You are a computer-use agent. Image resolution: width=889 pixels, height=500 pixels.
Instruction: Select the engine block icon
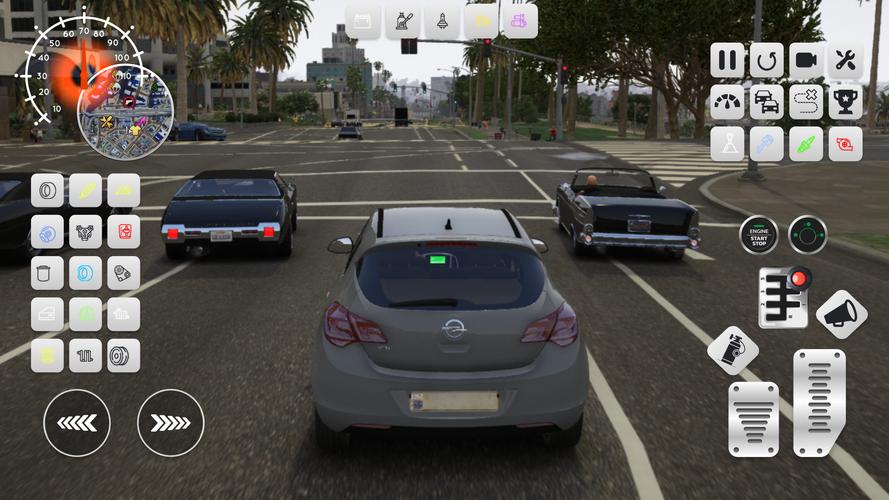click(86, 231)
